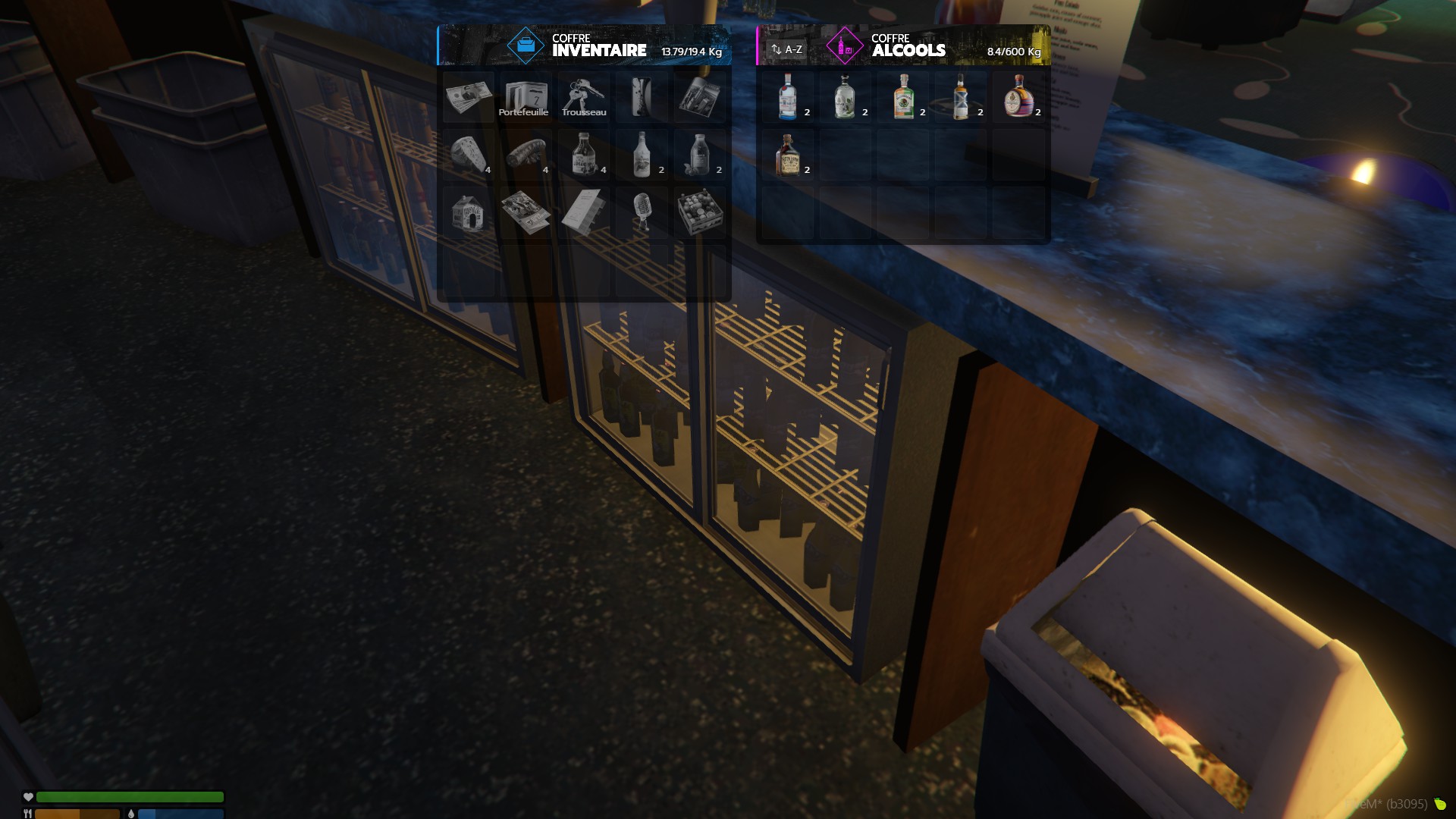
Task: Take the Scottish flag whisky bottle
Action: coord(961,96)
